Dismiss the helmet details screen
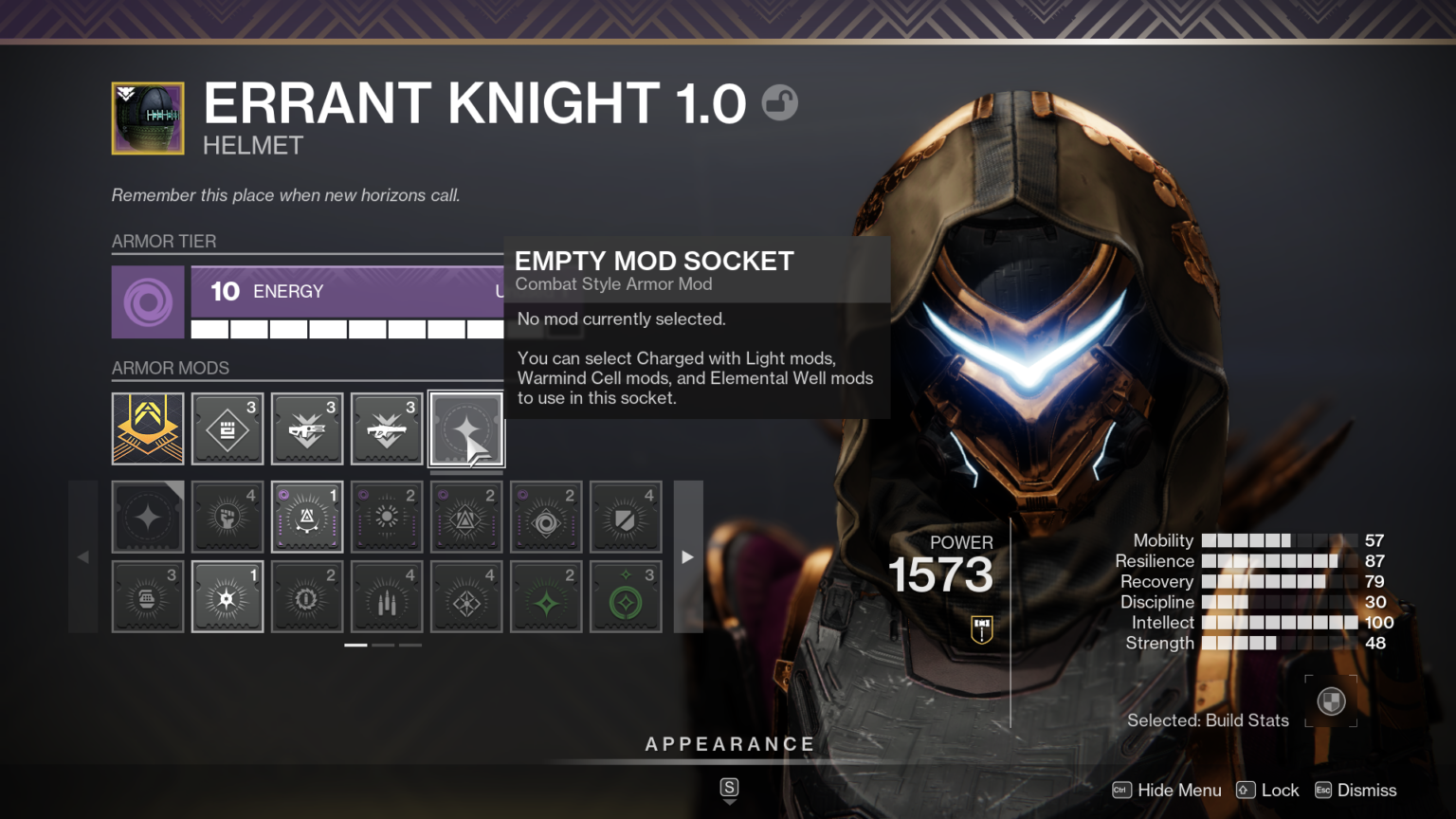 click(x=1356, y=790)
